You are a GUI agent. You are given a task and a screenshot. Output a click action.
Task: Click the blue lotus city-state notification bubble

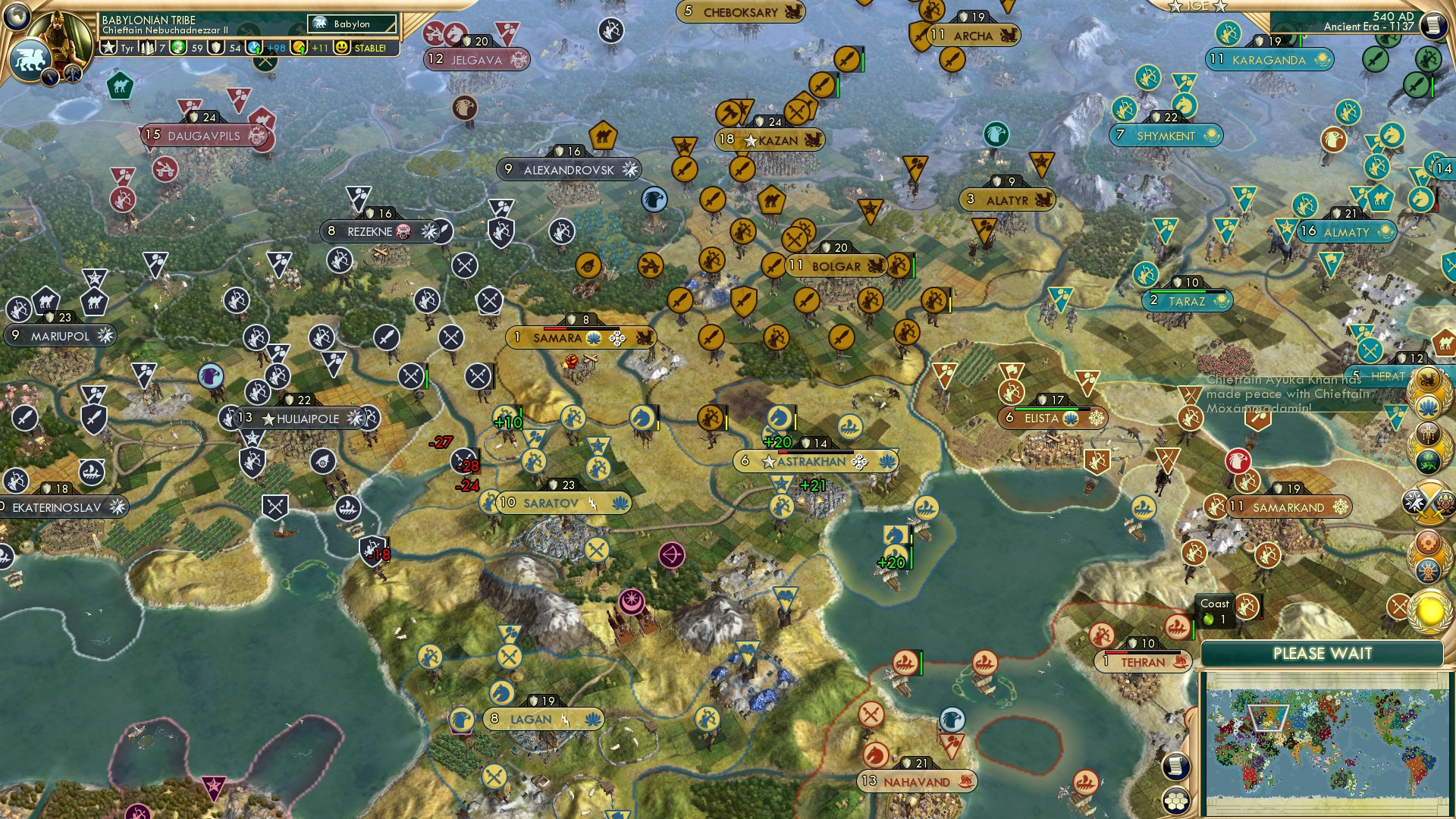click(x=1429, y=406)
